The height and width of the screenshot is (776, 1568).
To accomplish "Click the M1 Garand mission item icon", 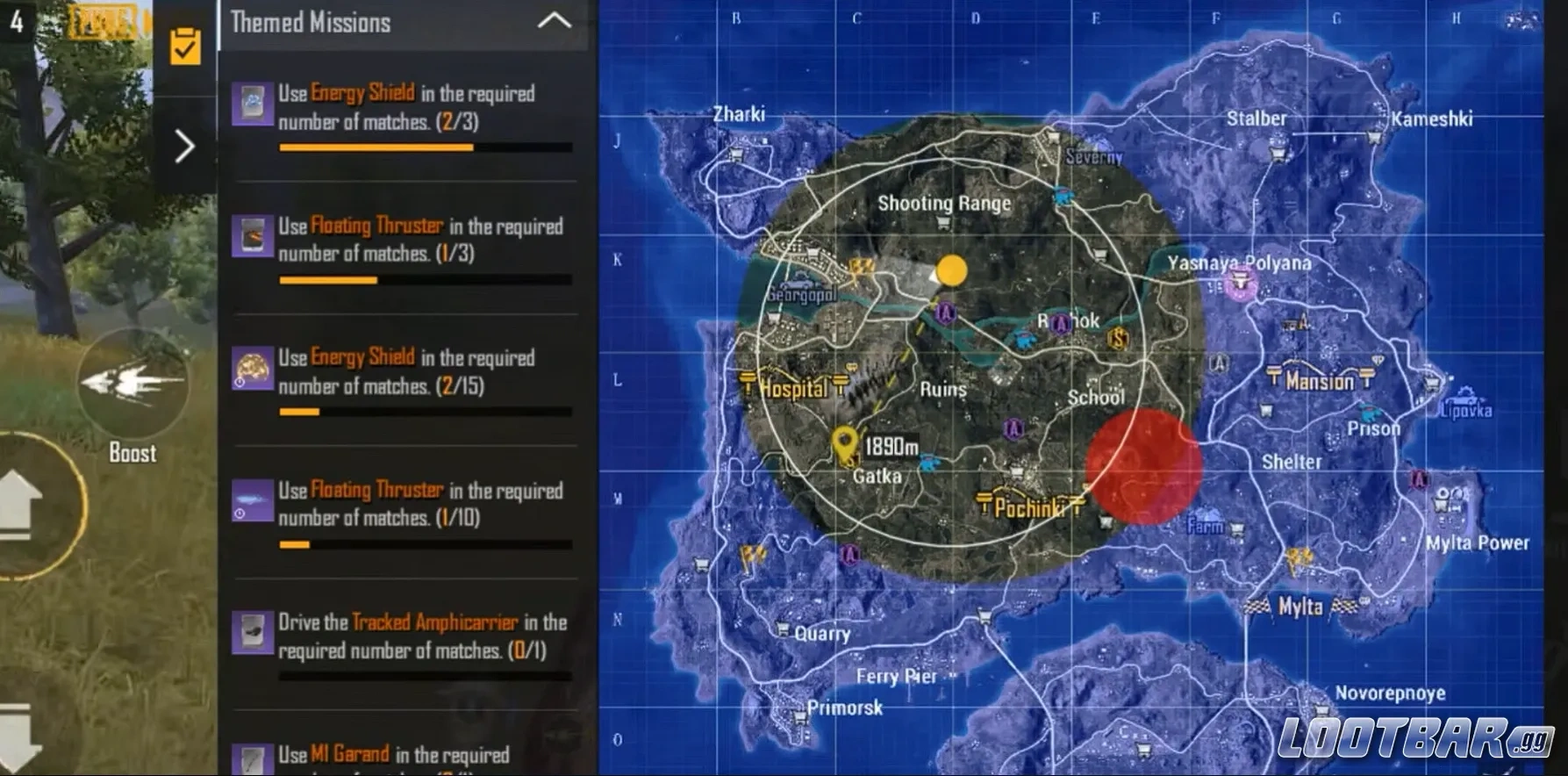I will click(x=251, y=758).
